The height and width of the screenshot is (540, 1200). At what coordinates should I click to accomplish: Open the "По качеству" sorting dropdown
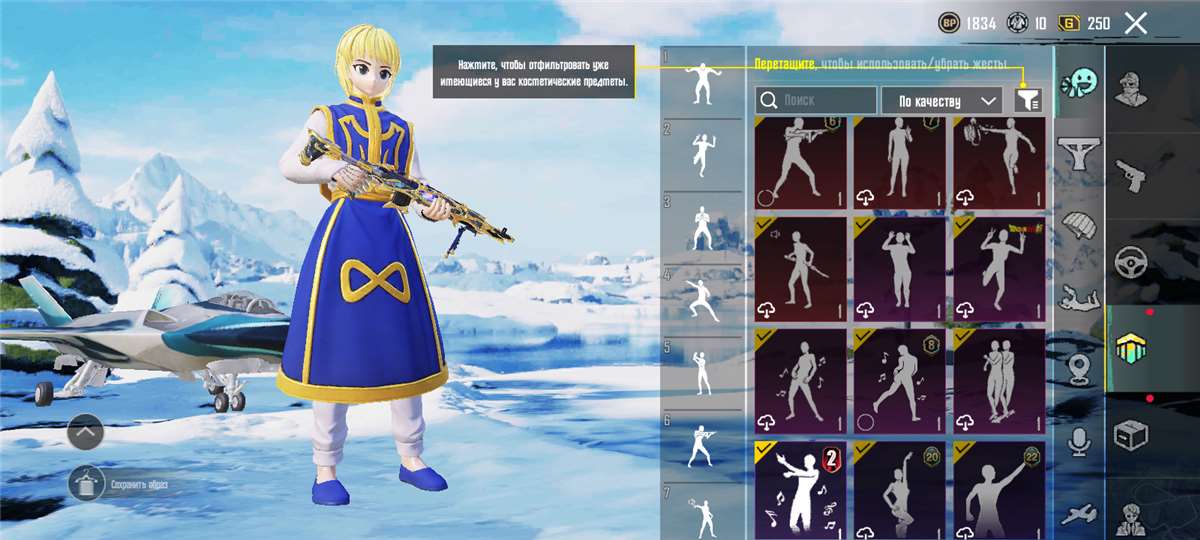941,100
